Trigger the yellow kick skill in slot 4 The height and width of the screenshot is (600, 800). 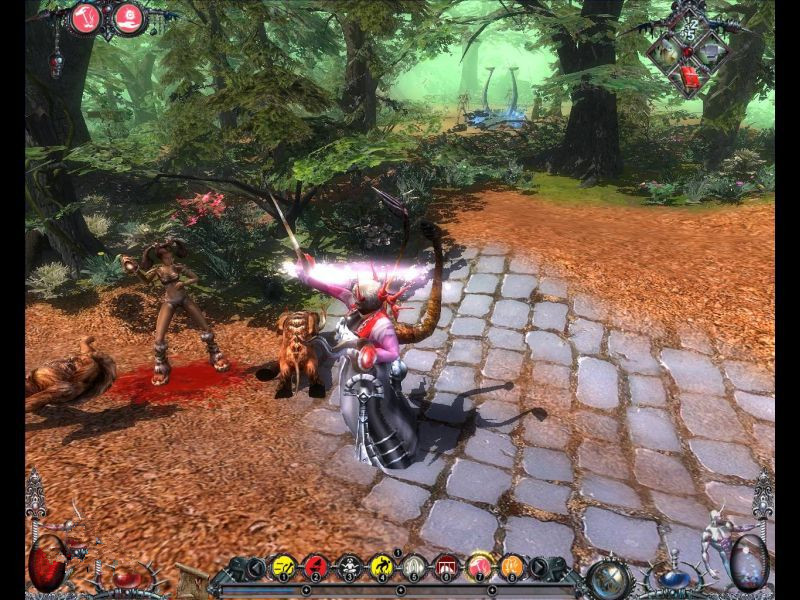382,567
